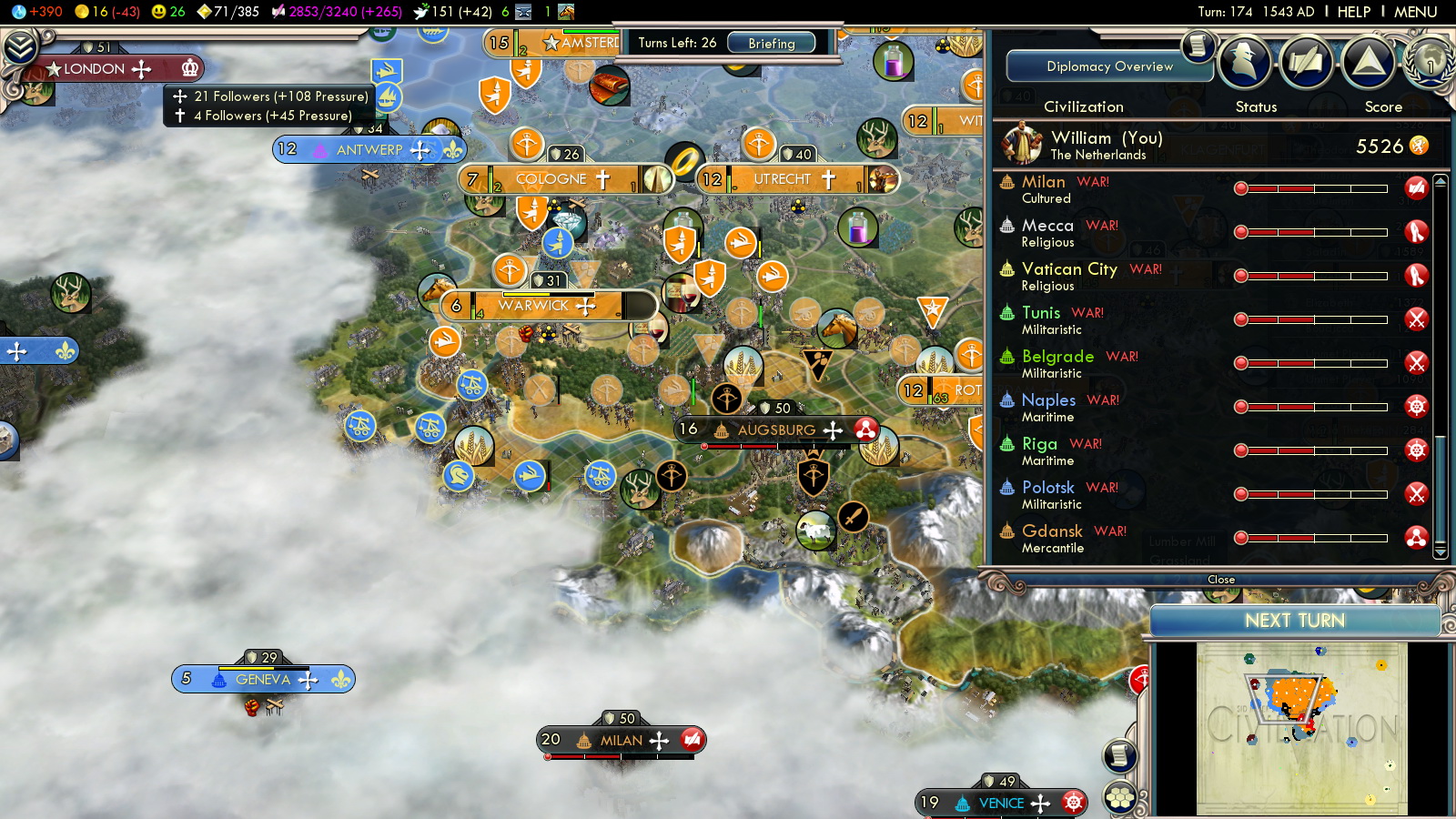Open the Augsburg city banner
The image size is (1456, 819).
click(x=775, y=430)
